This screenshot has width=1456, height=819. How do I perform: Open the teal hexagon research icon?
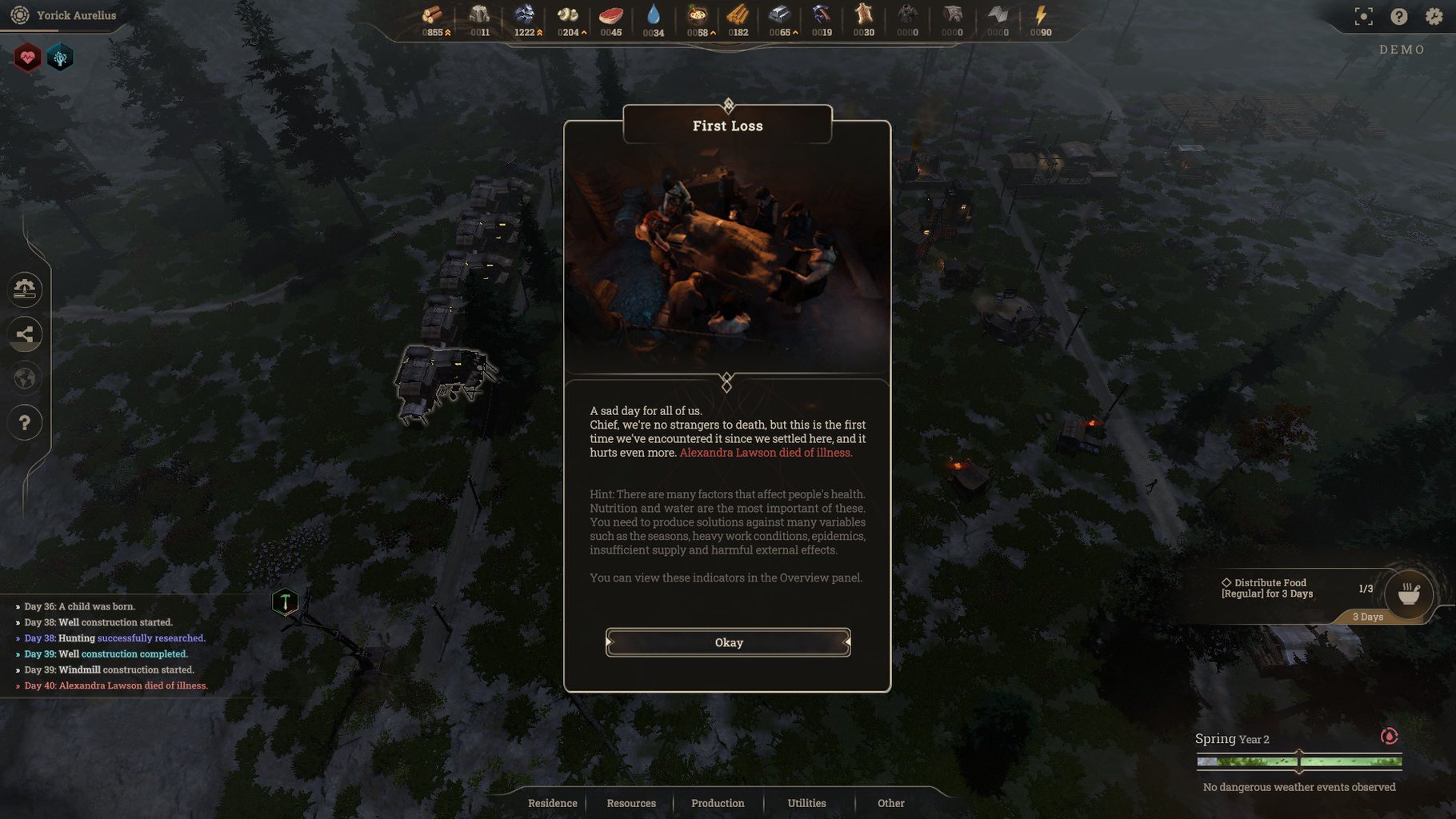coord(60,58)
